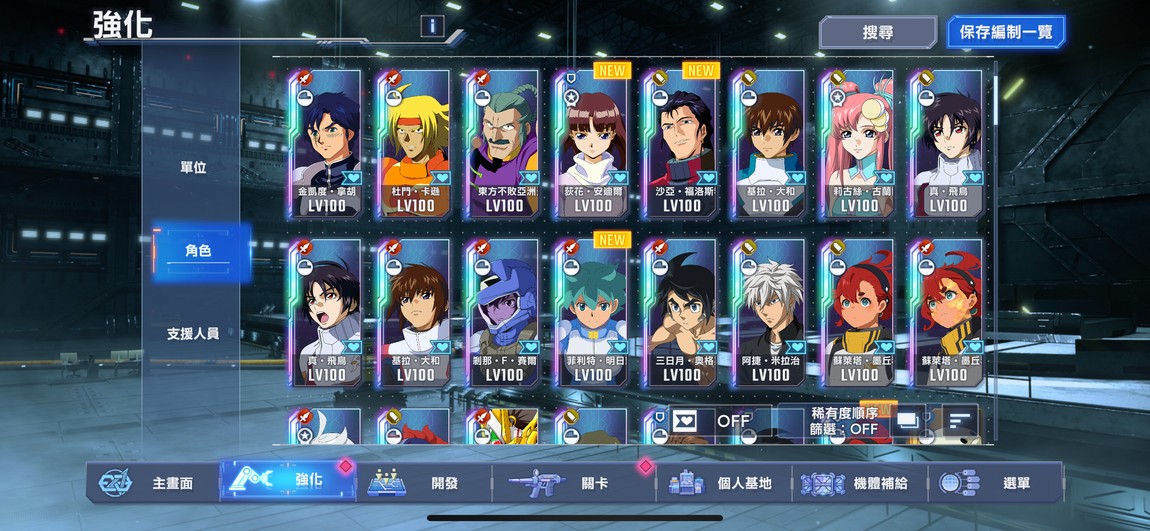This screenshot has width=1150, height=531.
Task: Pick the 東方不敗亞洲 character card
Action: (x=504, y=143)
